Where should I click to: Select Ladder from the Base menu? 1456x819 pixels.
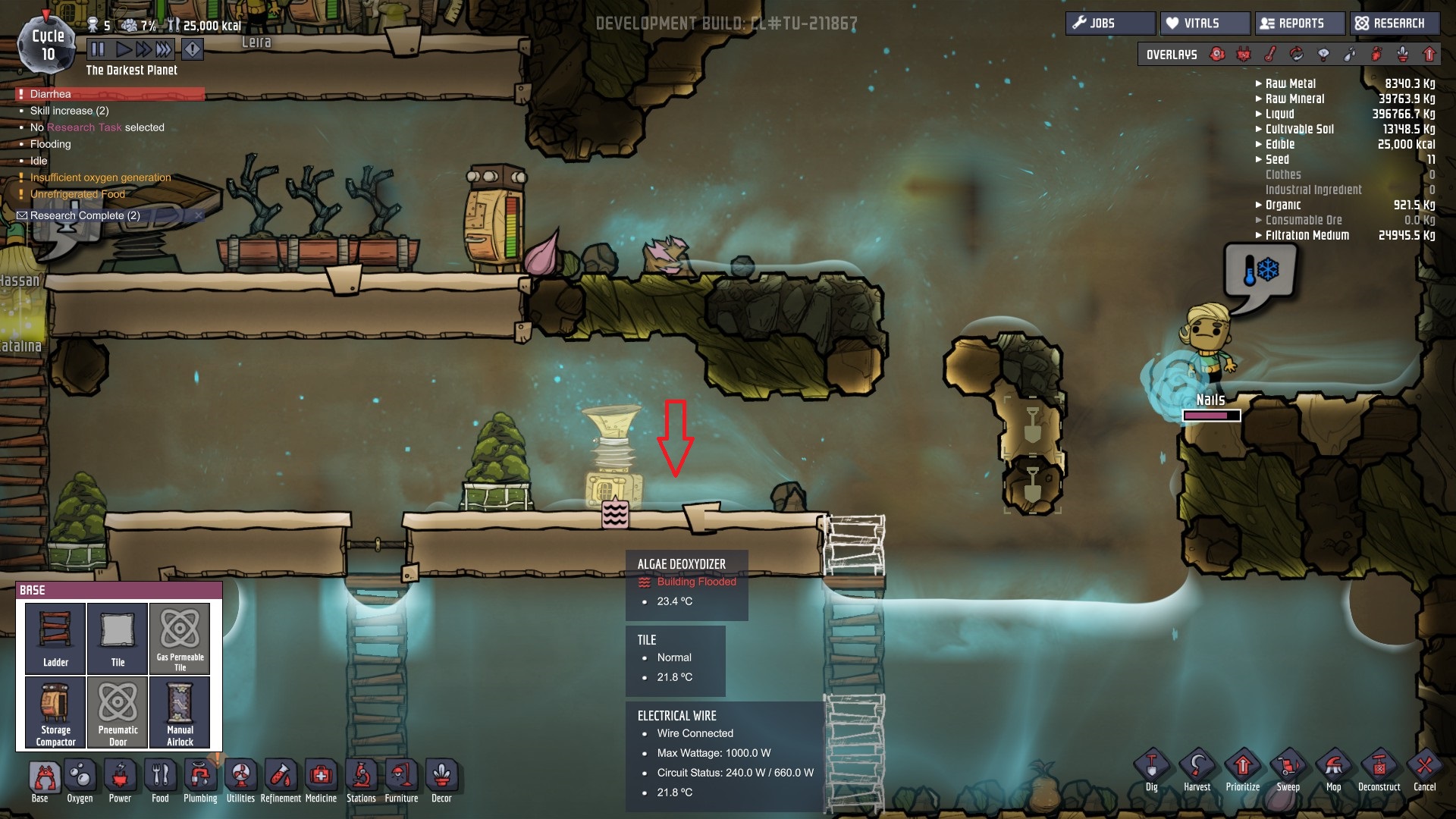point(55,638)
